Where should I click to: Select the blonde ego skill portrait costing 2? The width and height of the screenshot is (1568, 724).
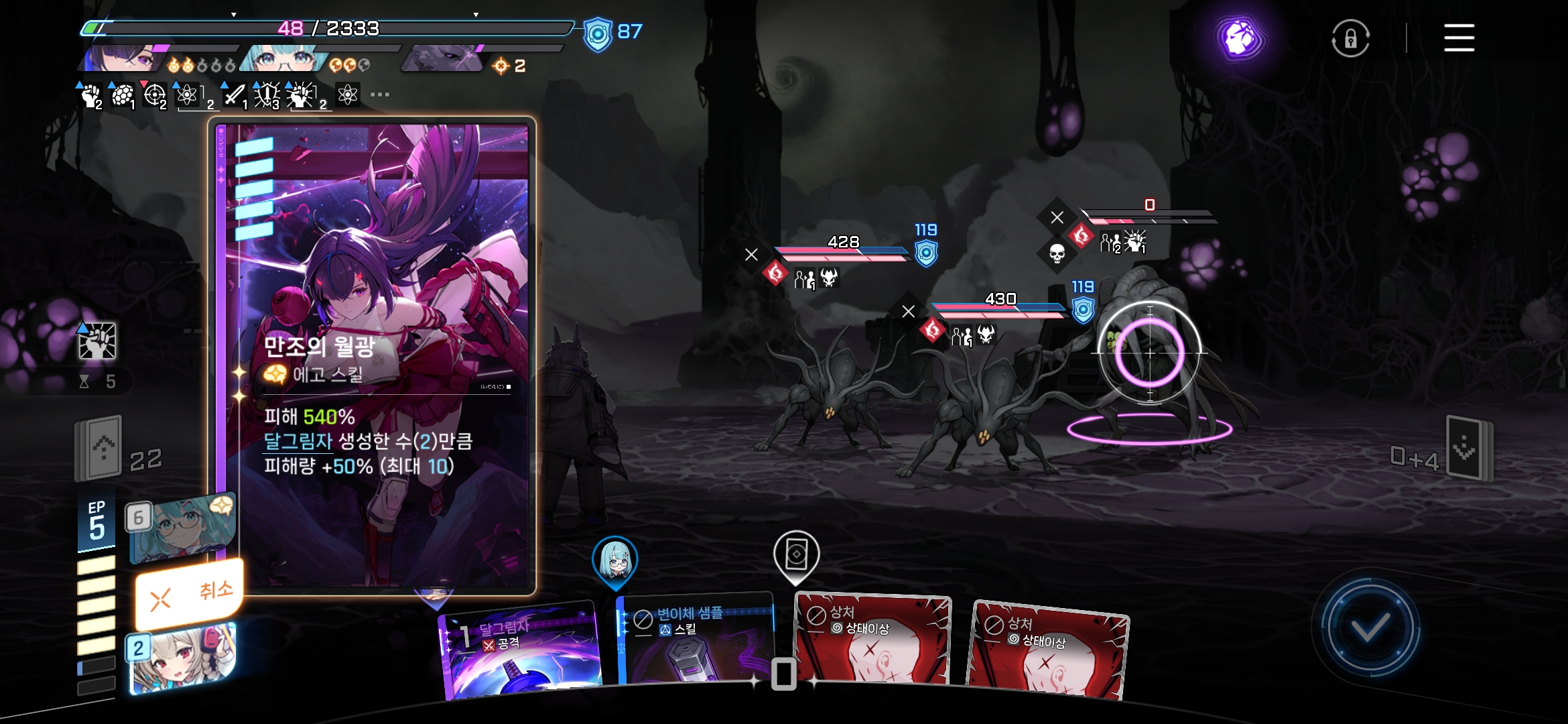pos(182,658)
